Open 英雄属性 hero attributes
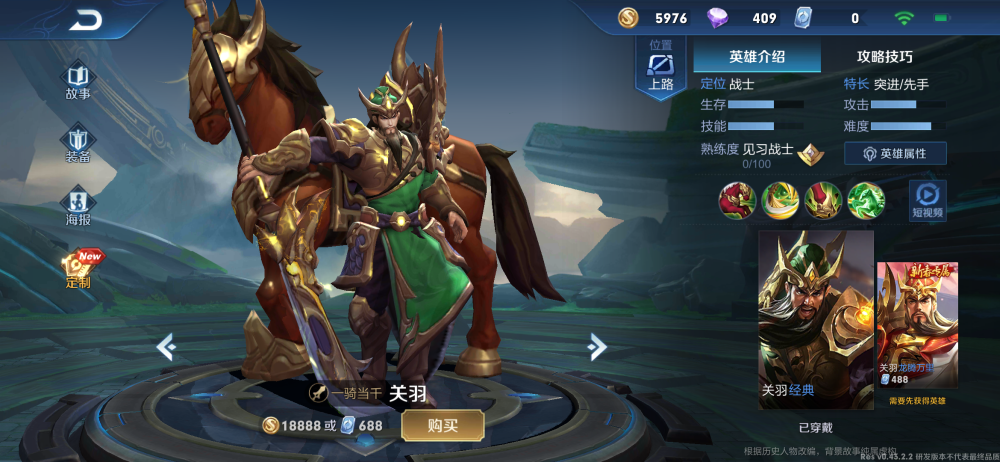1000x462 pixels. [x=895, y=154]
